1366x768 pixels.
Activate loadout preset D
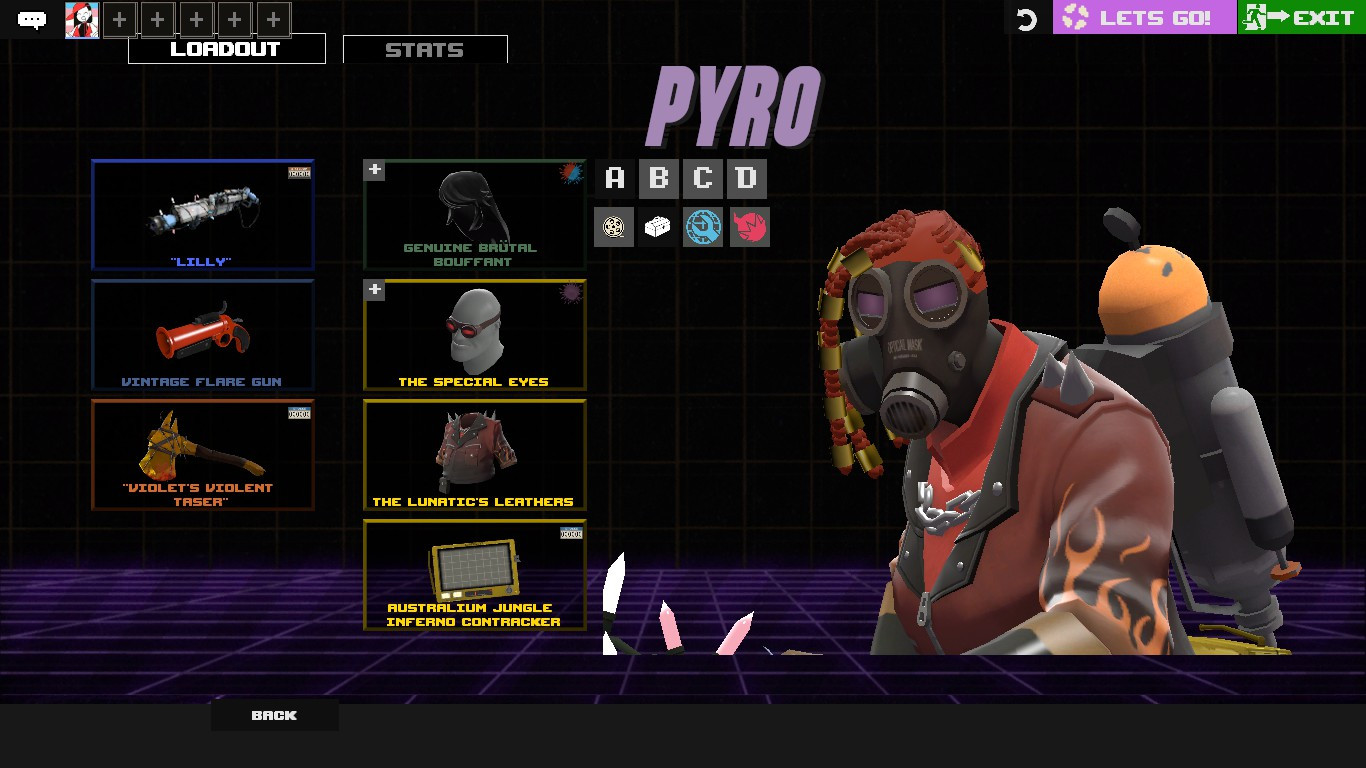tap(746, 178)
